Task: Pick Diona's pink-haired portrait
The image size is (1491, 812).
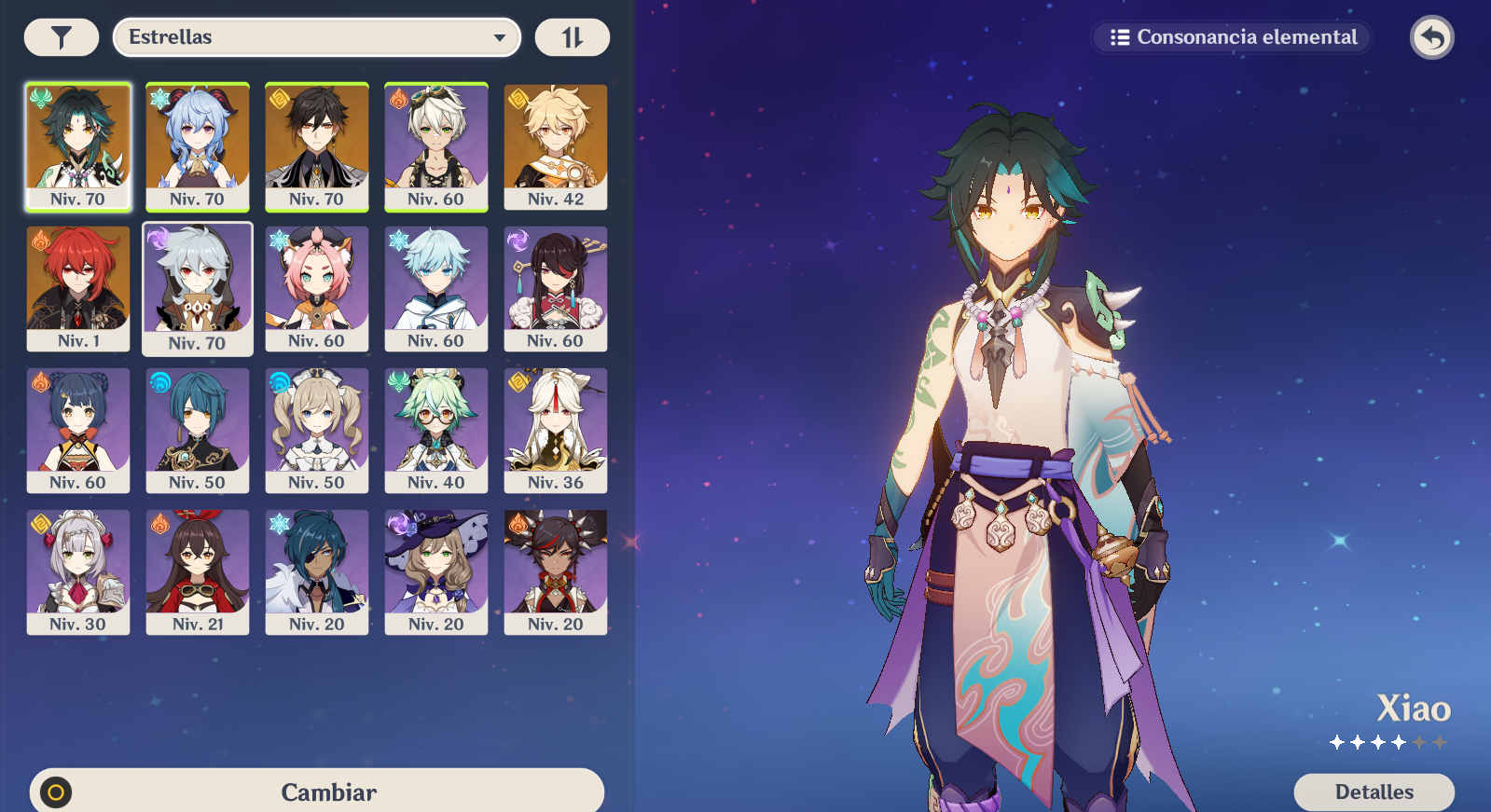Action: point(317,288)
